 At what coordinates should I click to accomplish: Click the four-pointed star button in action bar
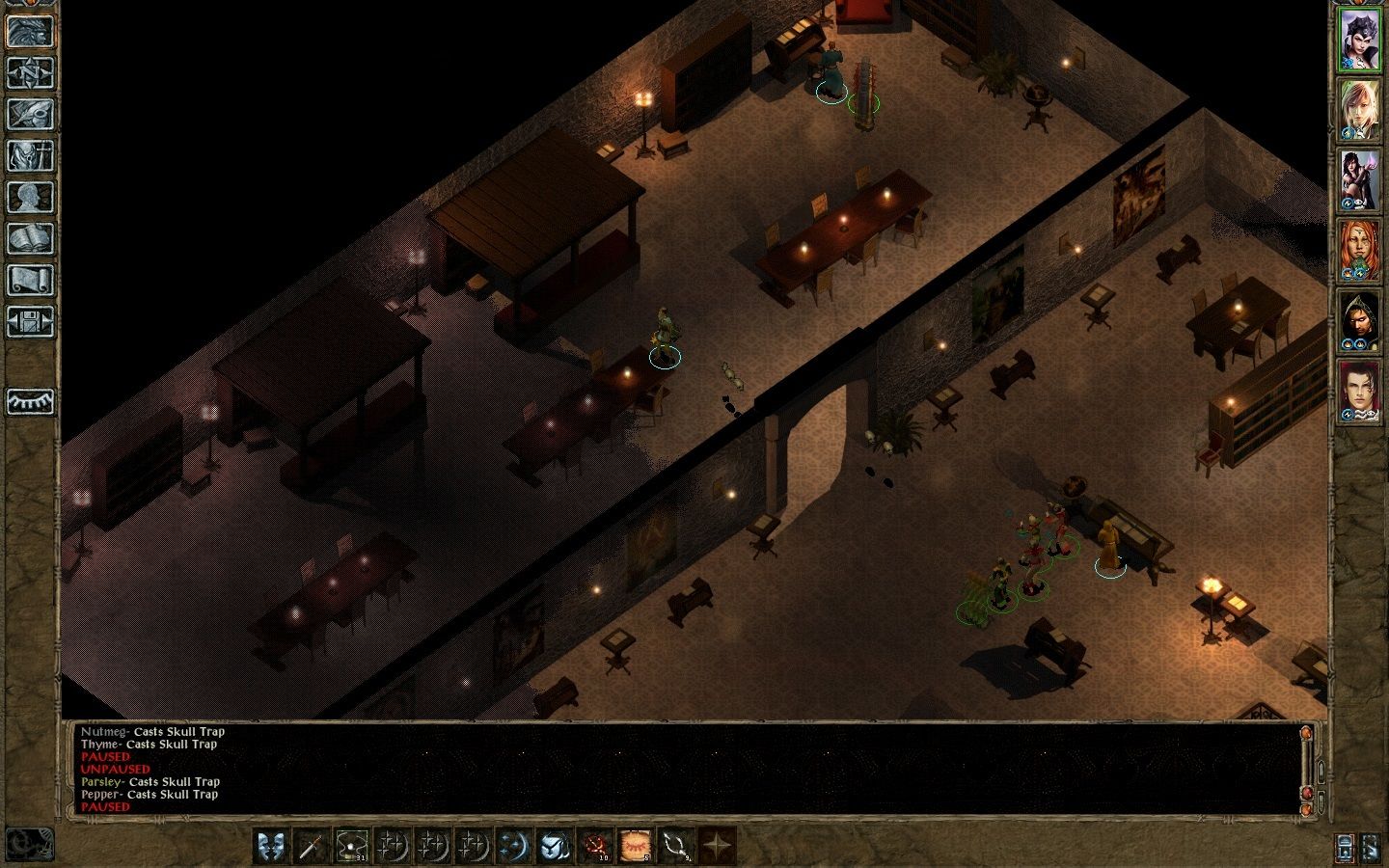[717, 846]
